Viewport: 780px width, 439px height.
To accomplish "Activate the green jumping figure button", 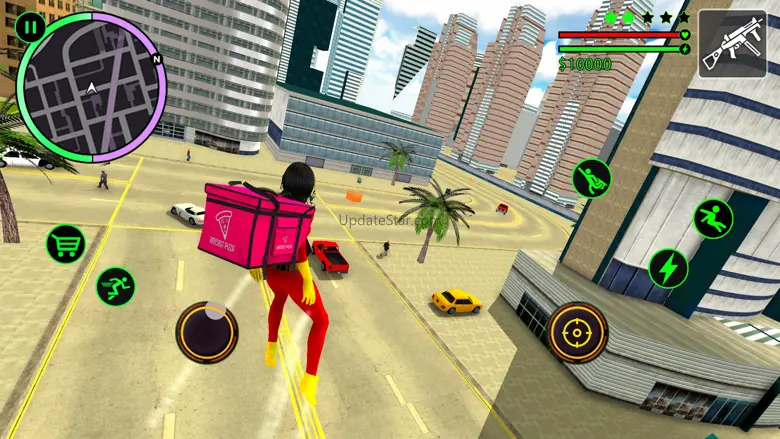I will coord(713,219).
